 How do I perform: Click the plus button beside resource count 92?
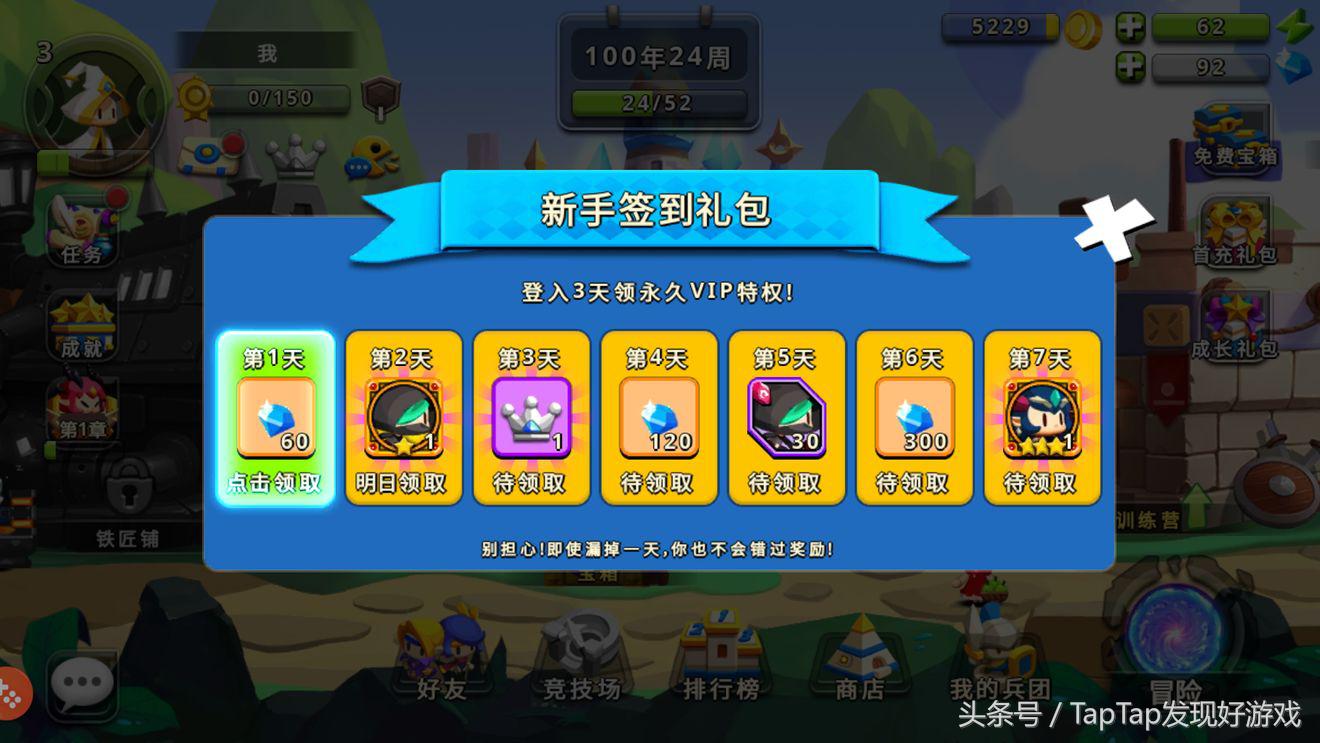pyautogui.click(x=1132, y=68)
